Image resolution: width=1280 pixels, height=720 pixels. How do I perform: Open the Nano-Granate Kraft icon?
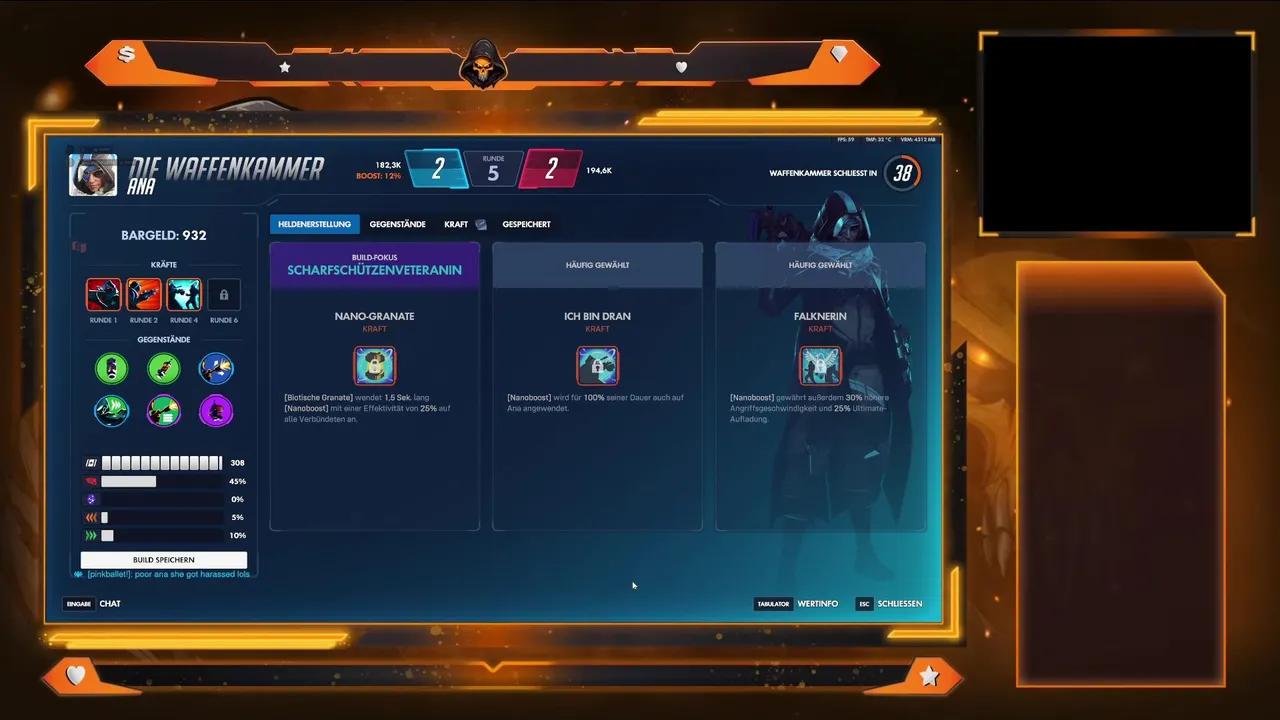[x=374, y=365]
